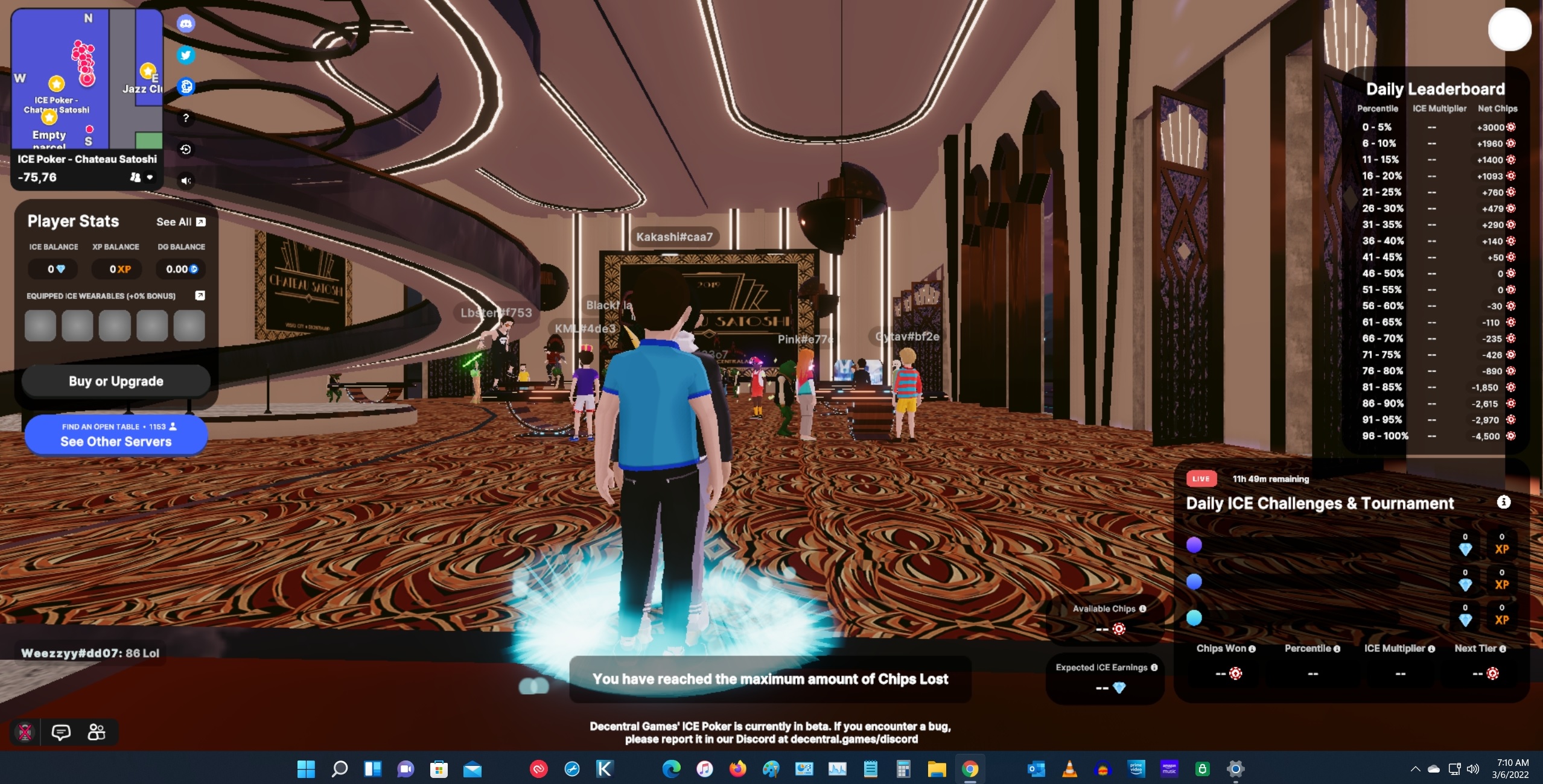
Task: Open help via the question mark icon
Action: coord(186,118)
